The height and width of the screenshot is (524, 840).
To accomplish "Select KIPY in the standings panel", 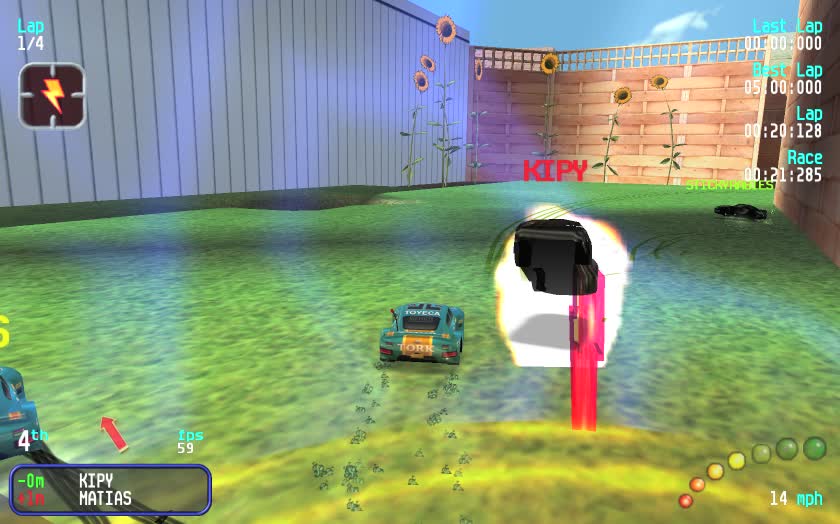I will [96, 481].
